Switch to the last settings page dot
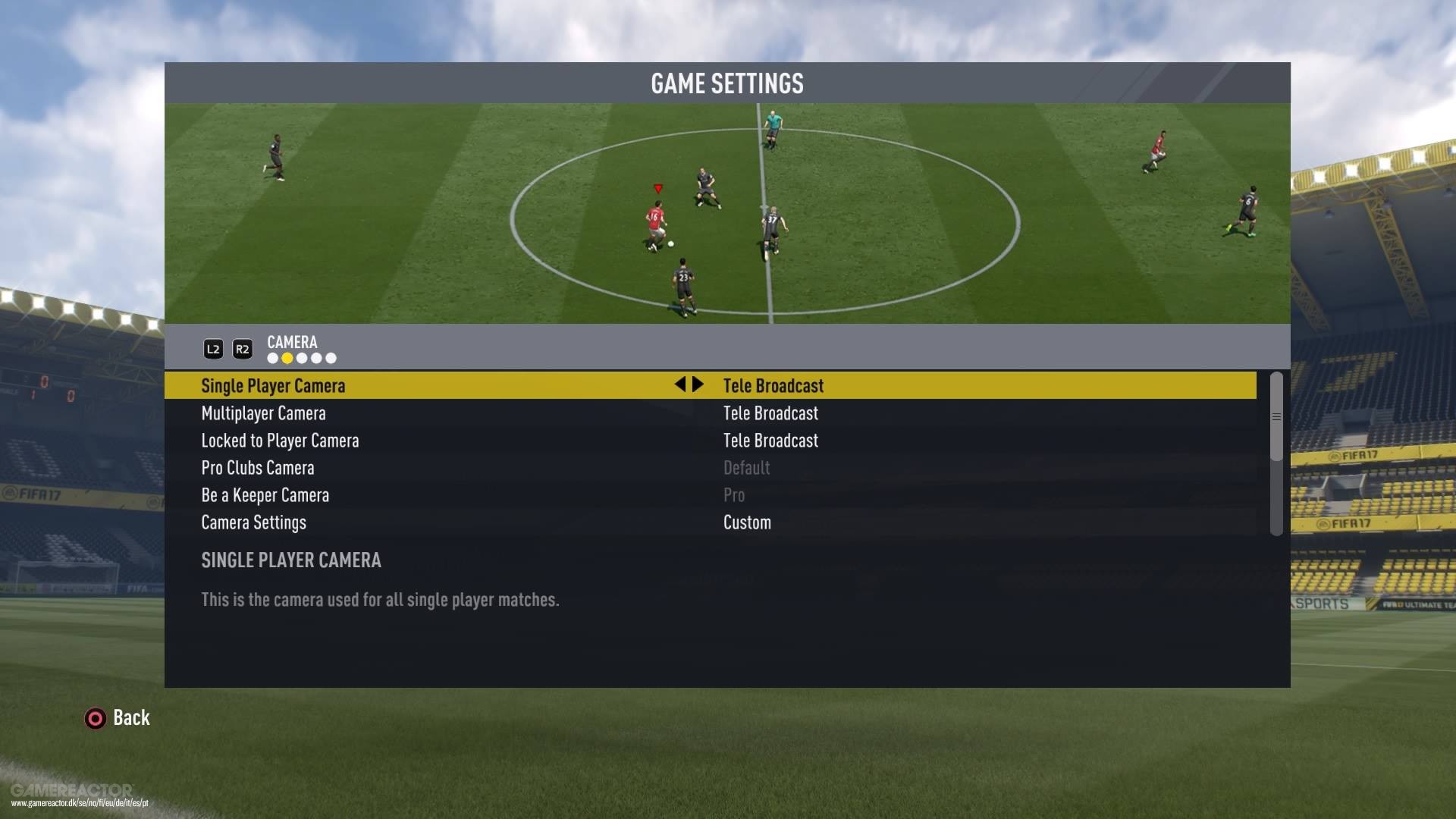 (x=331, y=358)
